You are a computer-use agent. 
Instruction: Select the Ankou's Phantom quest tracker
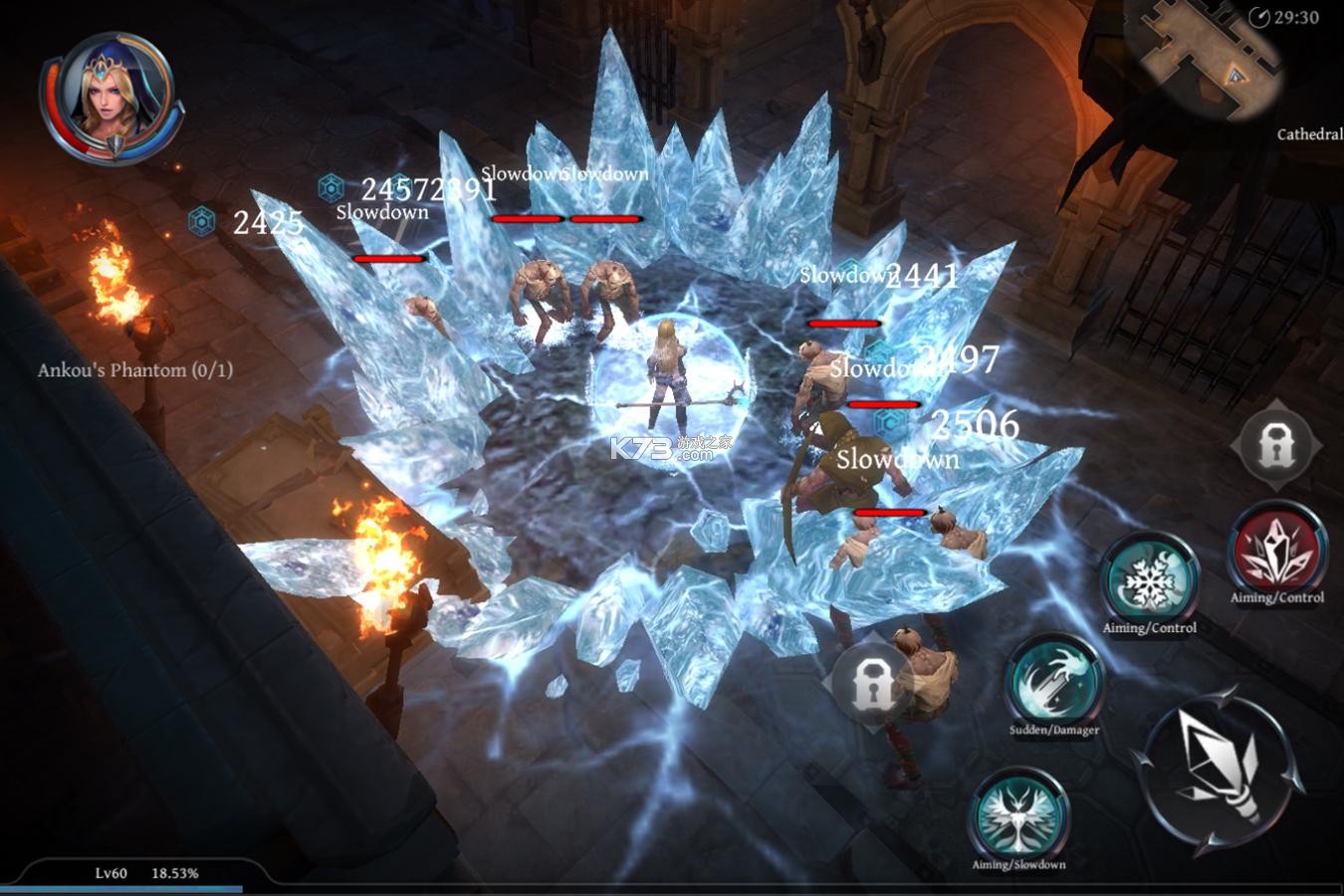(x=135, y=370)
